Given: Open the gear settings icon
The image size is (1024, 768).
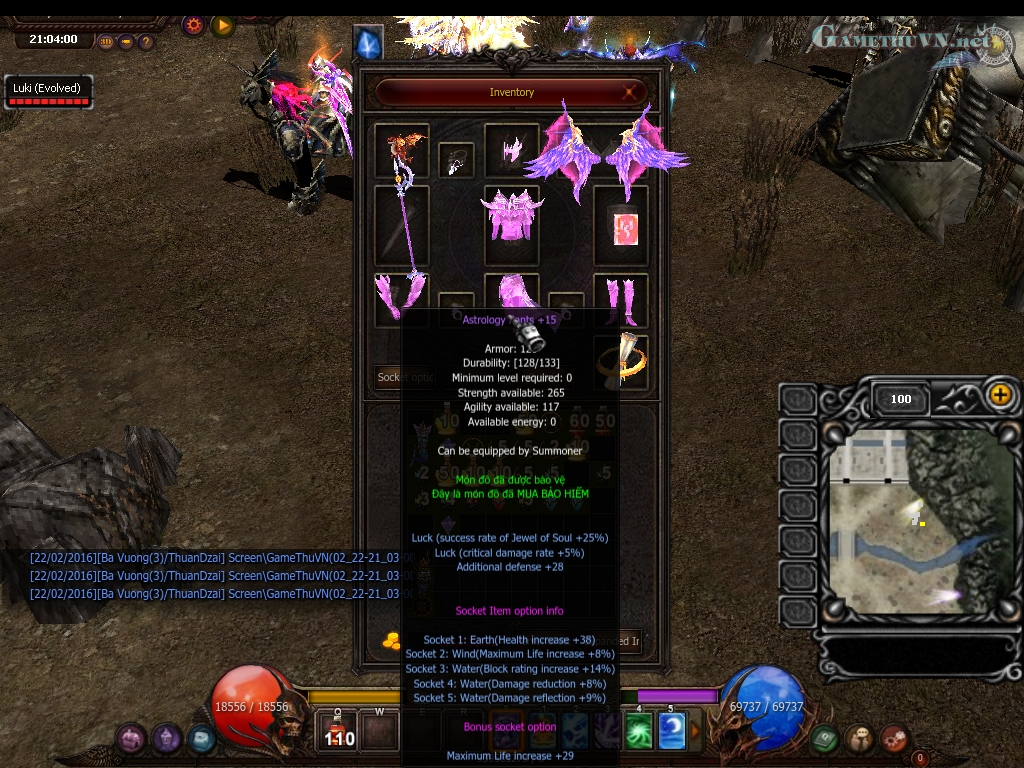Looking at the screenshot, I should click(x=193, y=25).
